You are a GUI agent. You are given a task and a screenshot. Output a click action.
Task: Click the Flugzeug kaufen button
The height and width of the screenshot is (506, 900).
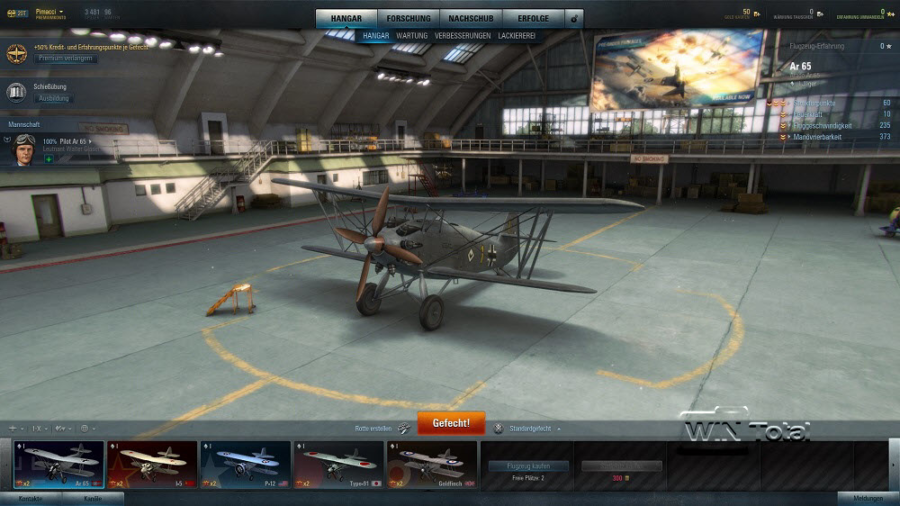coord(528,466)
